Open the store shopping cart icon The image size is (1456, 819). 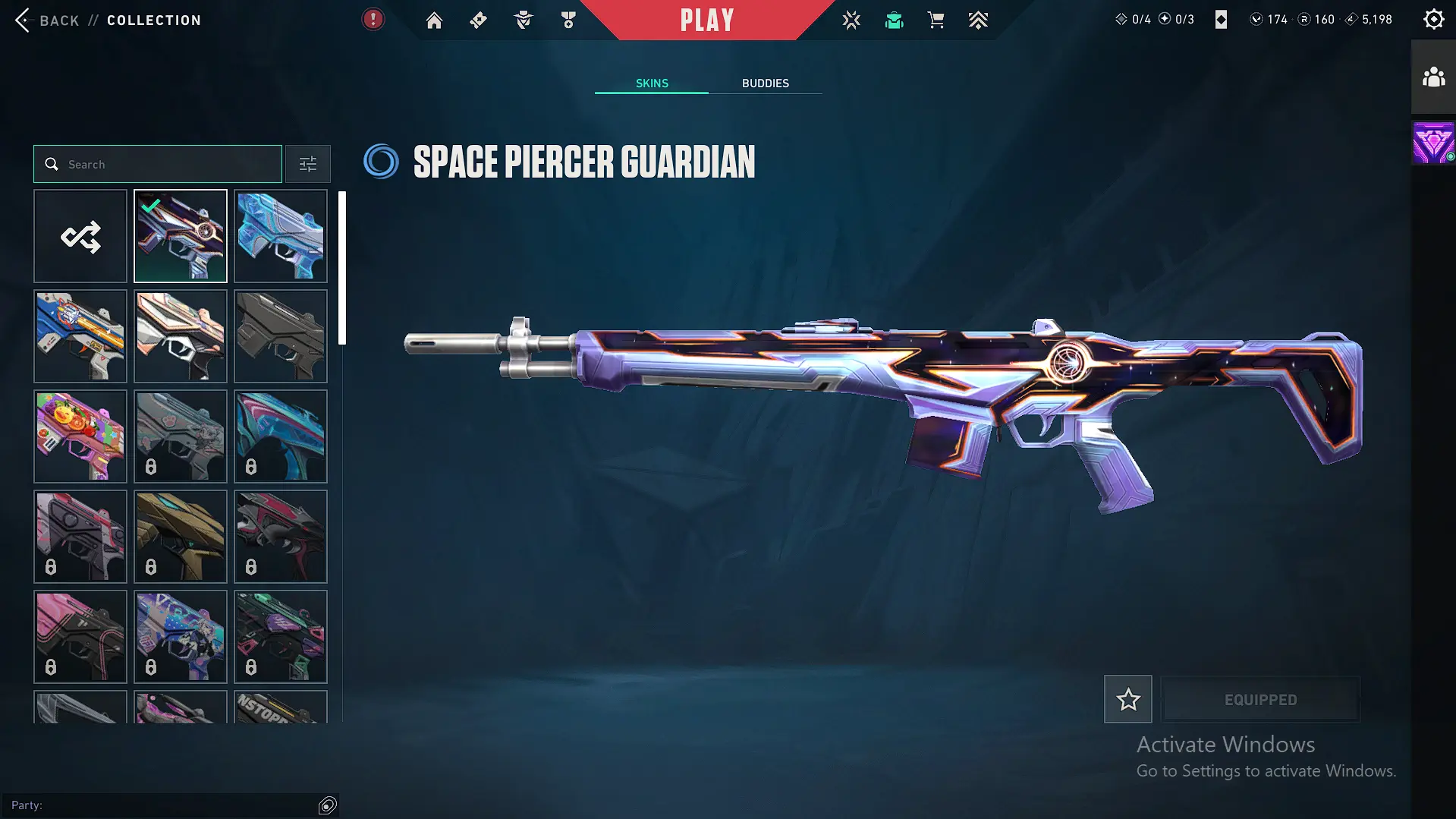[936, 20]
